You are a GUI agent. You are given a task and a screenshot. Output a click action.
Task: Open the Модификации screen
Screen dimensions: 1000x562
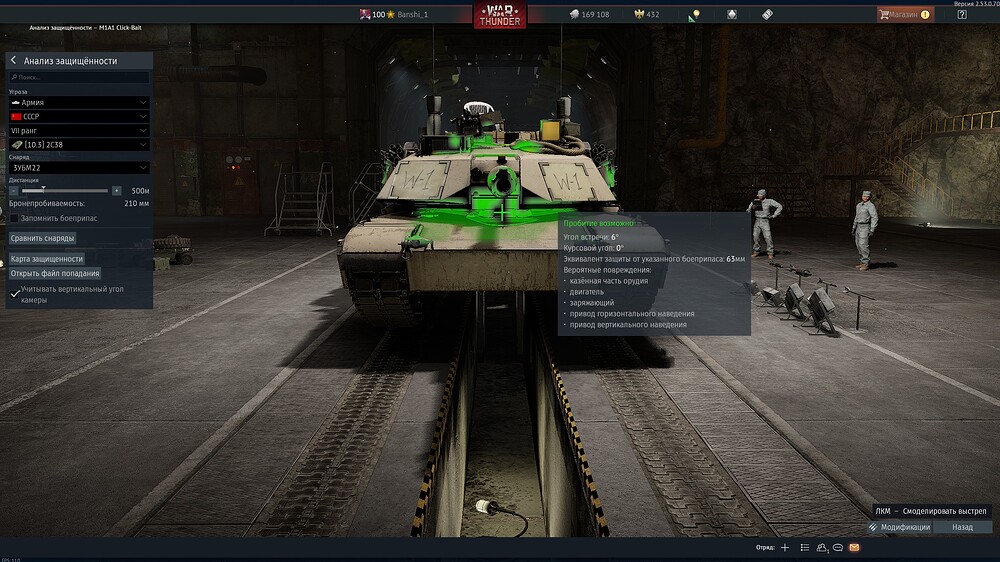pos(900,527)
